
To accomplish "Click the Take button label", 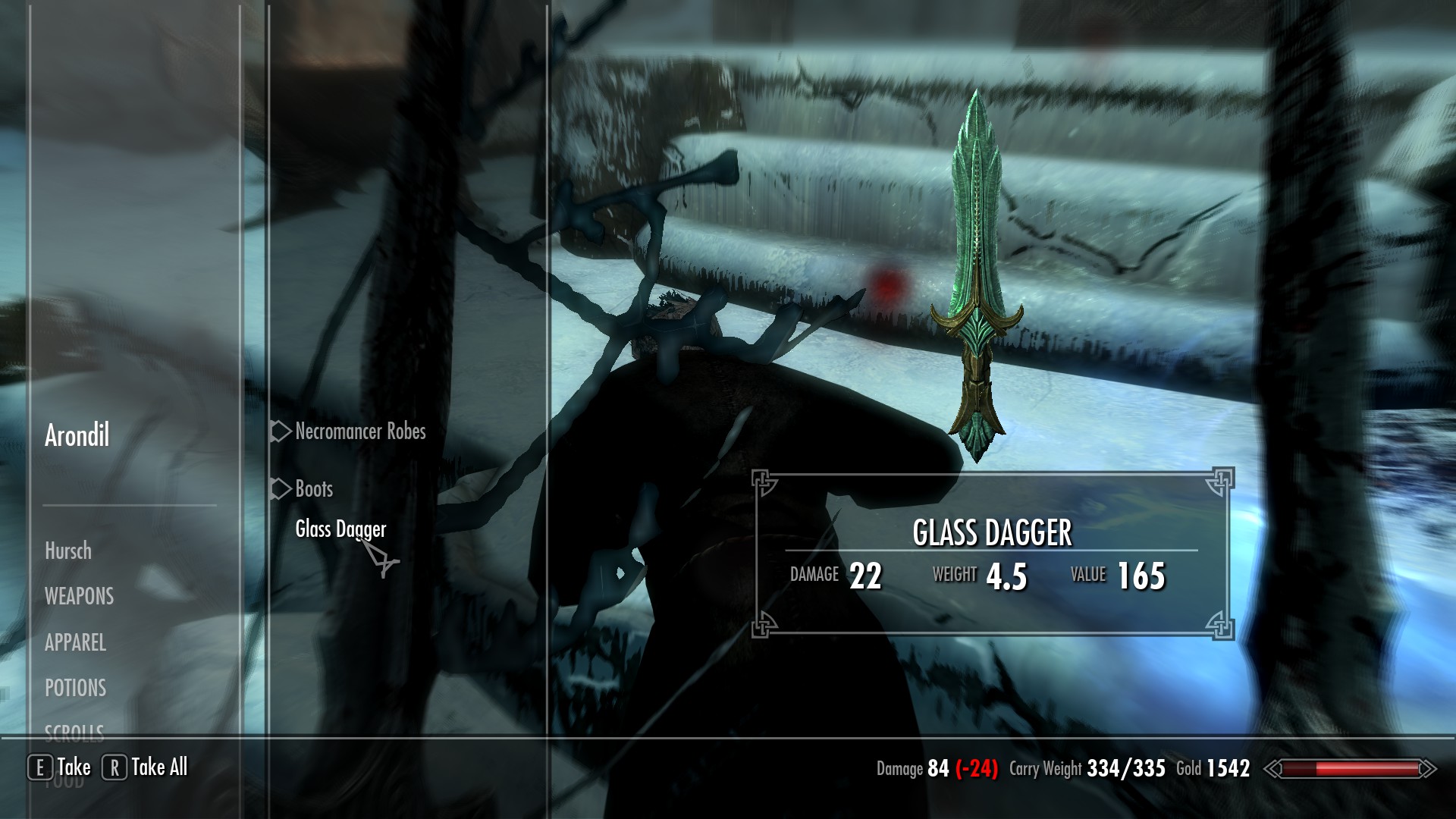I will [x=74, y=767].
